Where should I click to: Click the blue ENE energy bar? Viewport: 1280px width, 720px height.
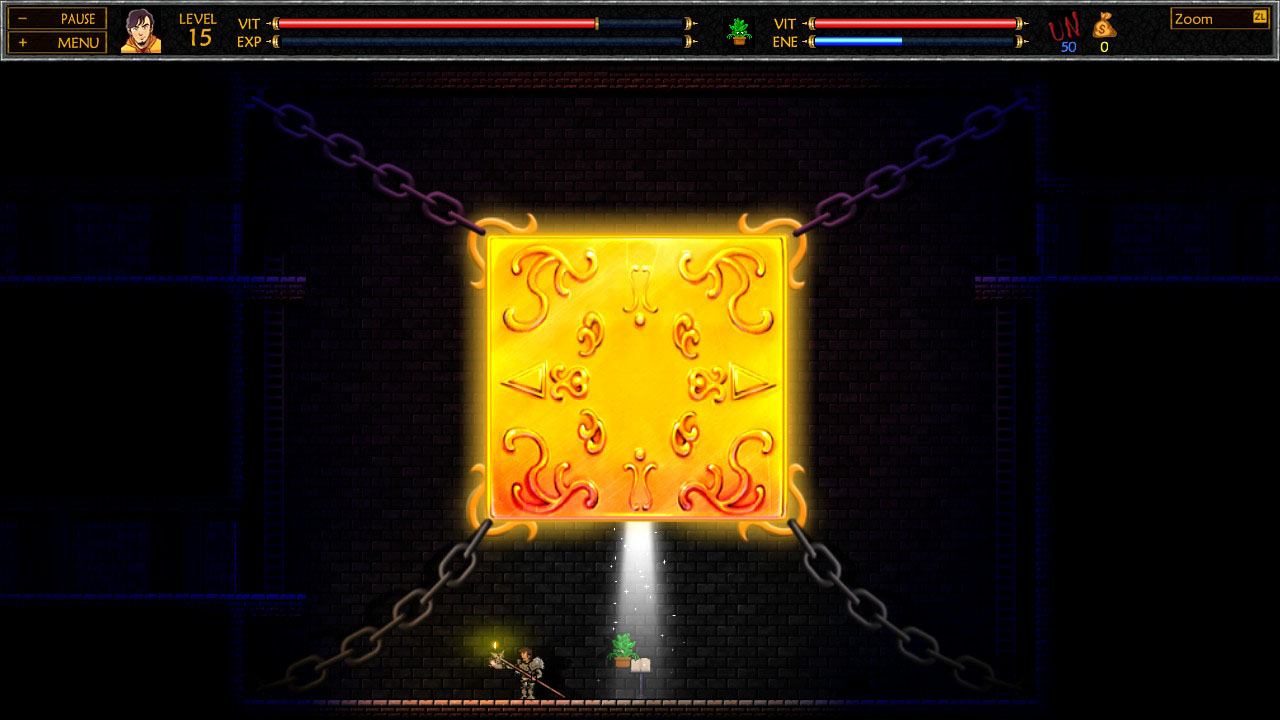pos(860,42)
